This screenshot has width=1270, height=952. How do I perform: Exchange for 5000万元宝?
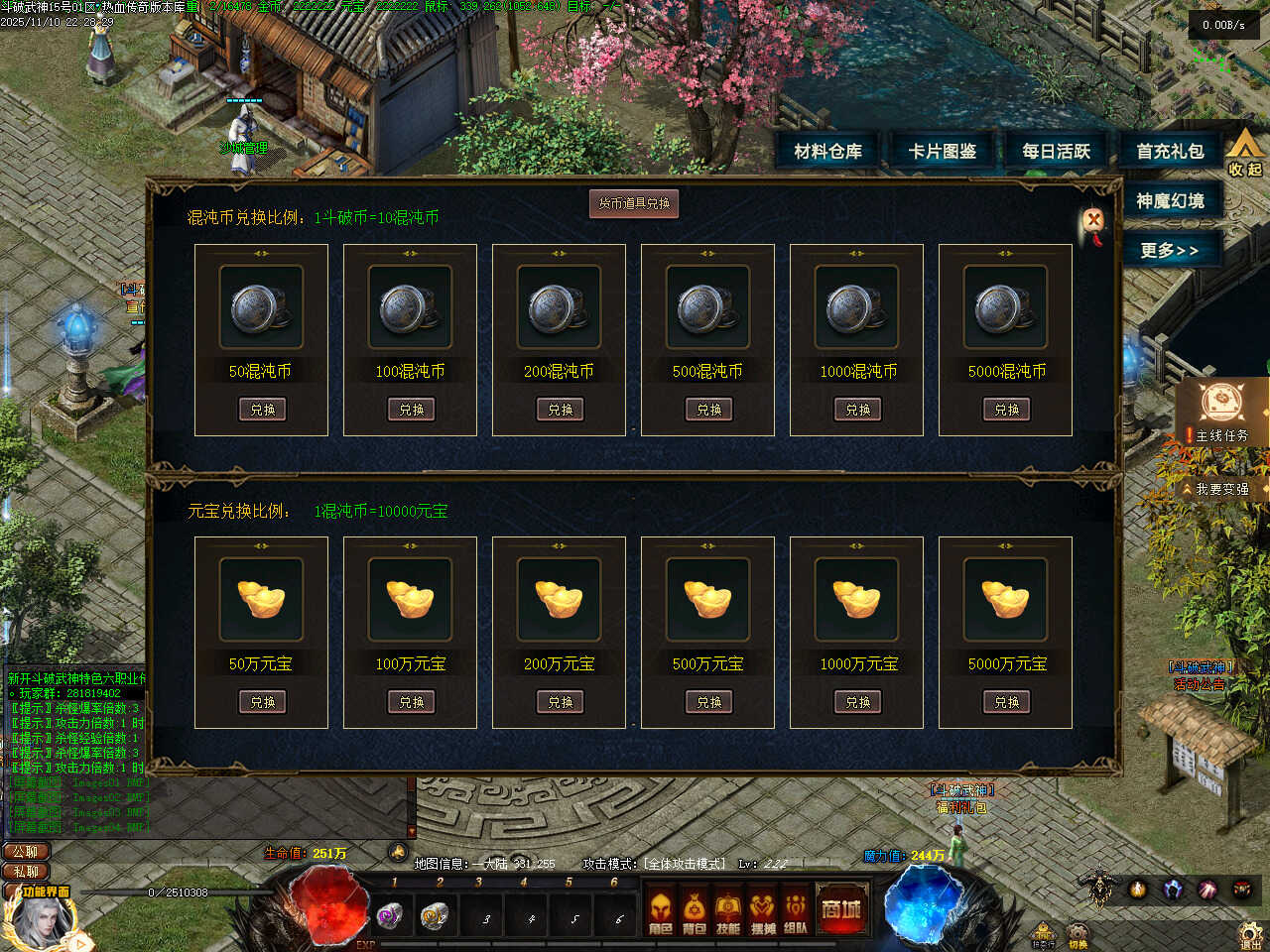(x=1006, y=702)
